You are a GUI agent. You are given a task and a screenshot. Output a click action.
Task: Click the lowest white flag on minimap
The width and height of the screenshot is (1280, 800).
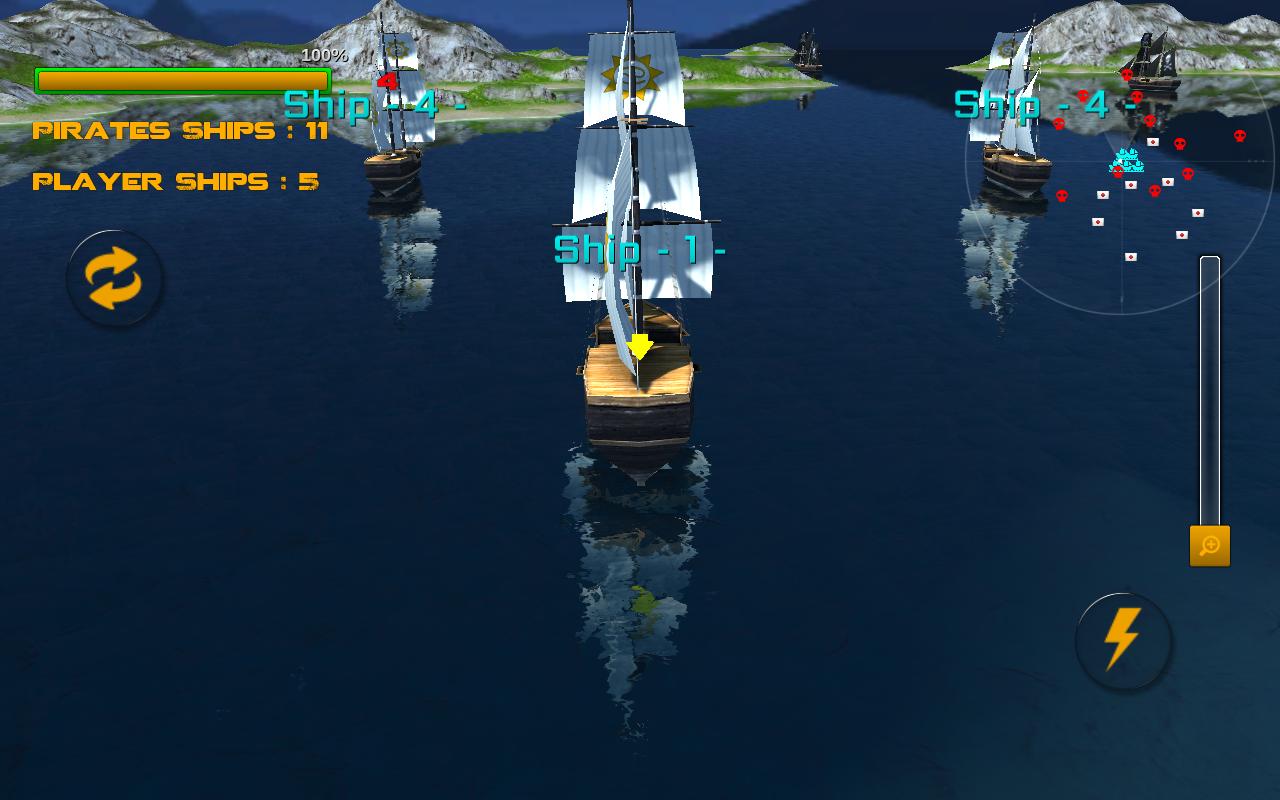point(1131,257)
